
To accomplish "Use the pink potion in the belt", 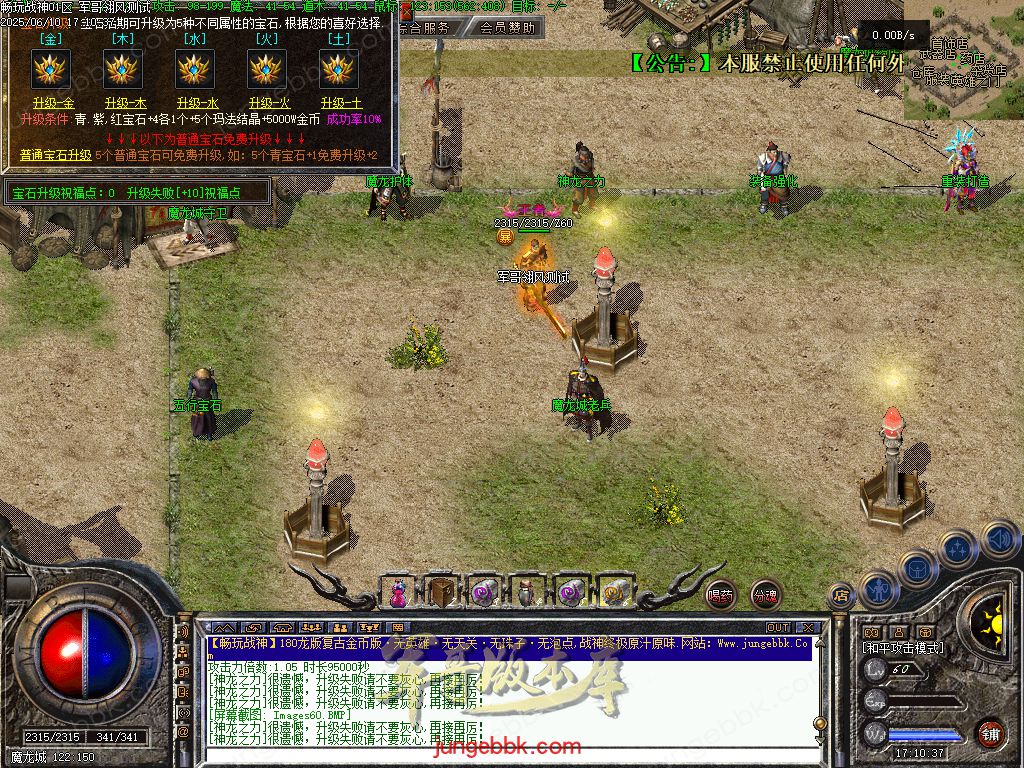I will click(399, 593).
